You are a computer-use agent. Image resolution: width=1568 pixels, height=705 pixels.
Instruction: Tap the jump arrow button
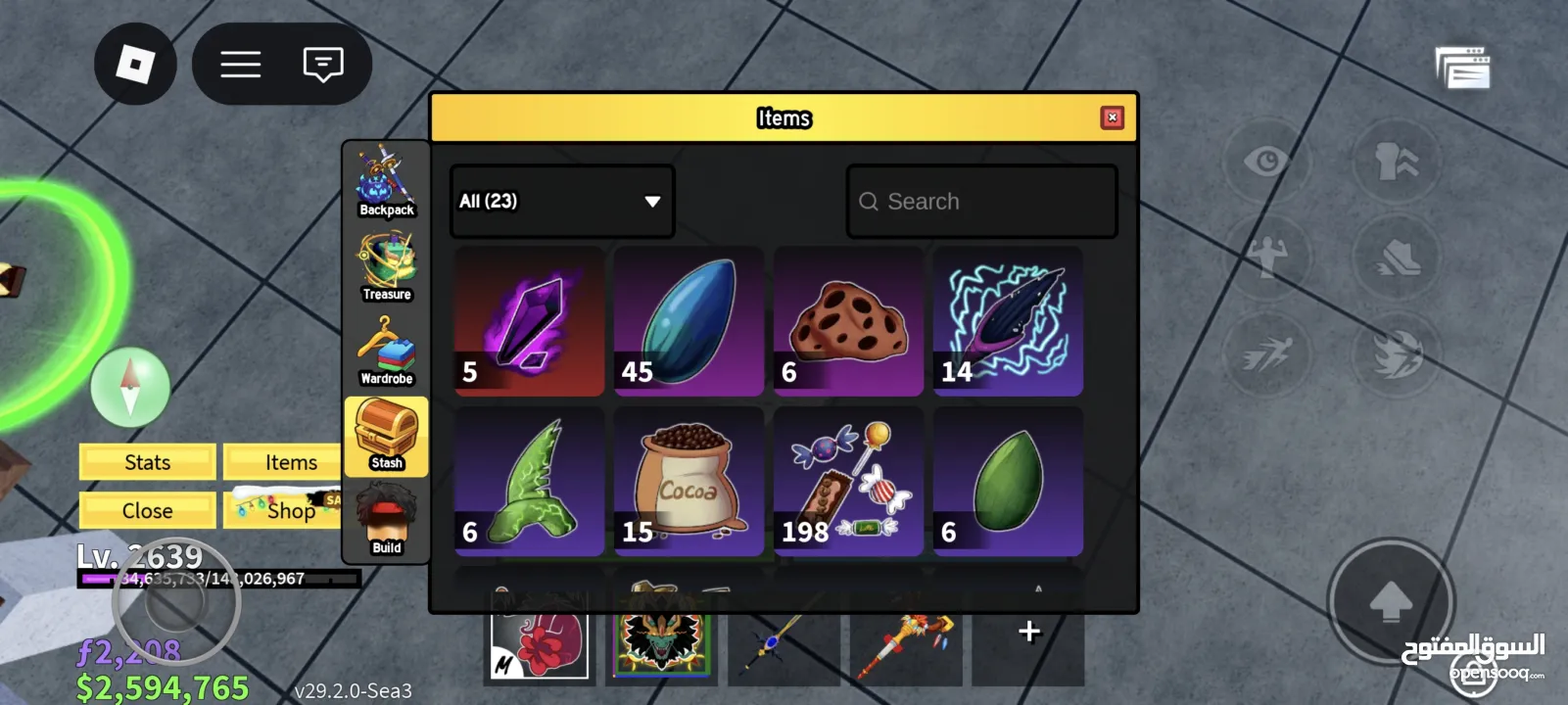pos(1390,602)
